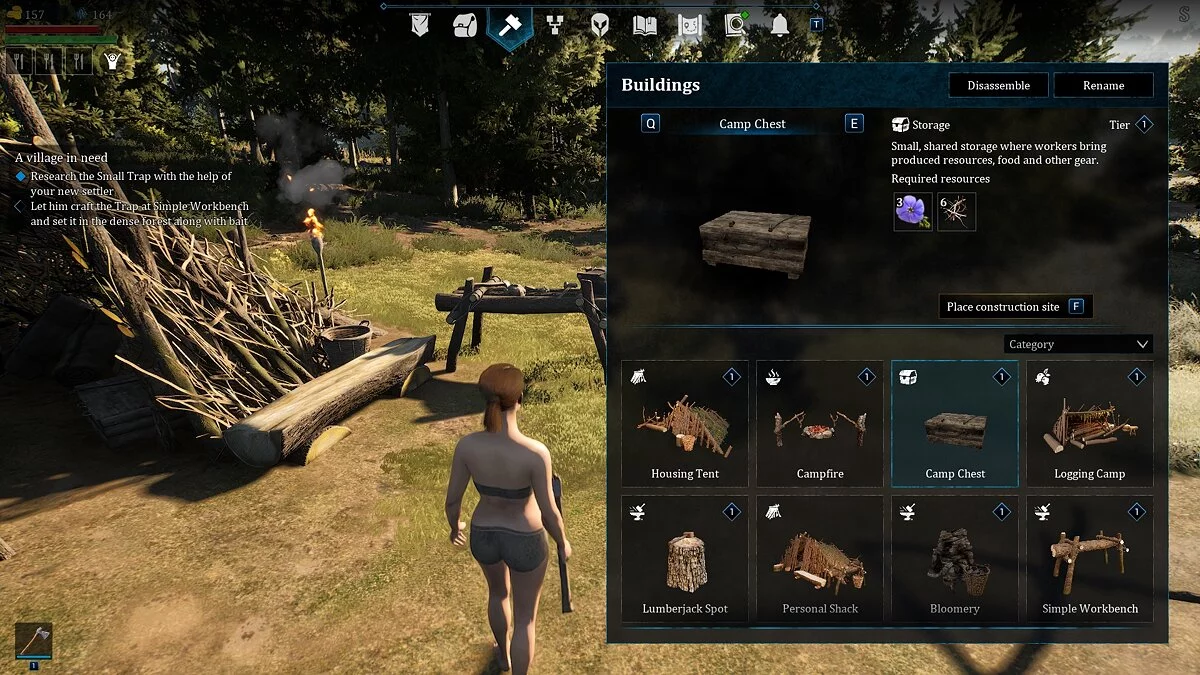Choose the Campfire building tile

pos(820,424)
